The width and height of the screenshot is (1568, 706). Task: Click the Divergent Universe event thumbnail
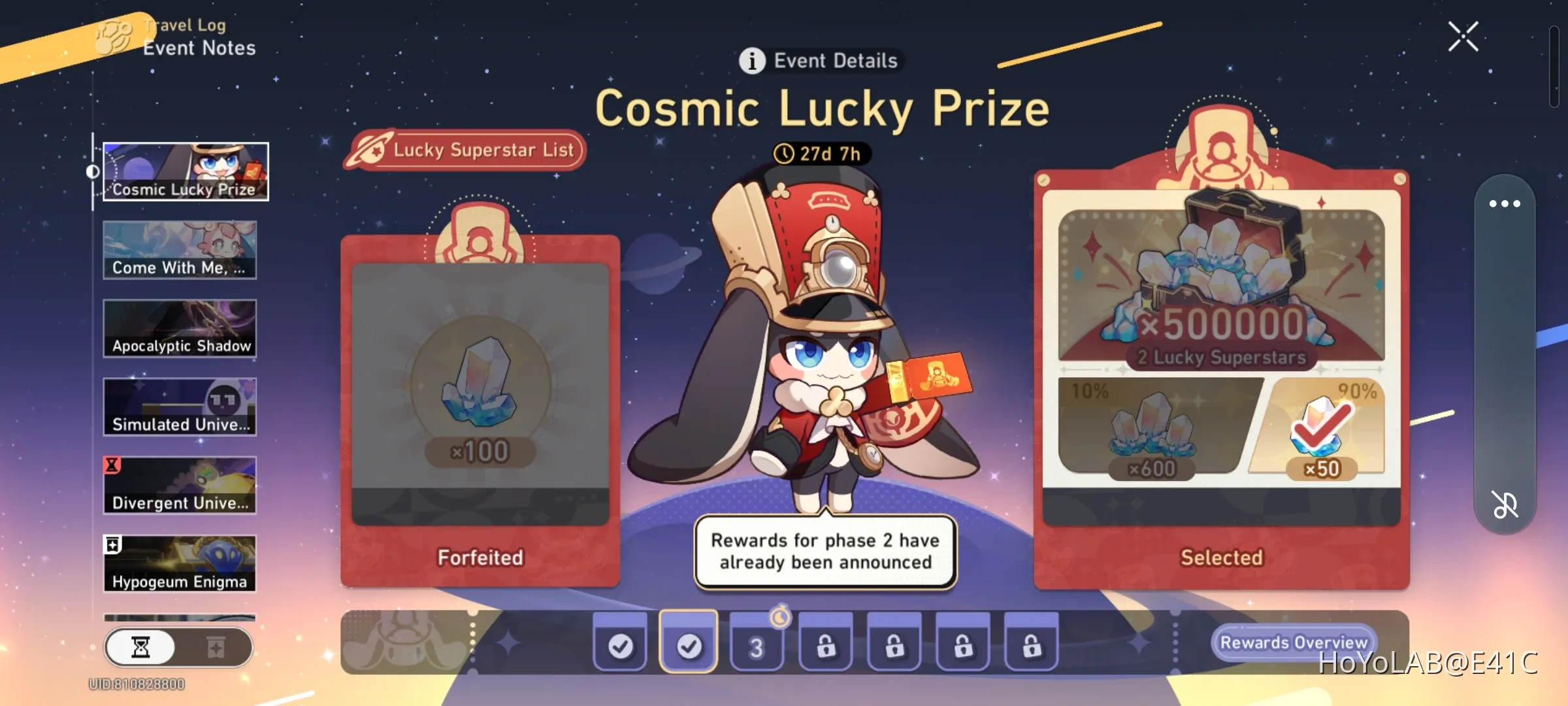click(180, 484)
